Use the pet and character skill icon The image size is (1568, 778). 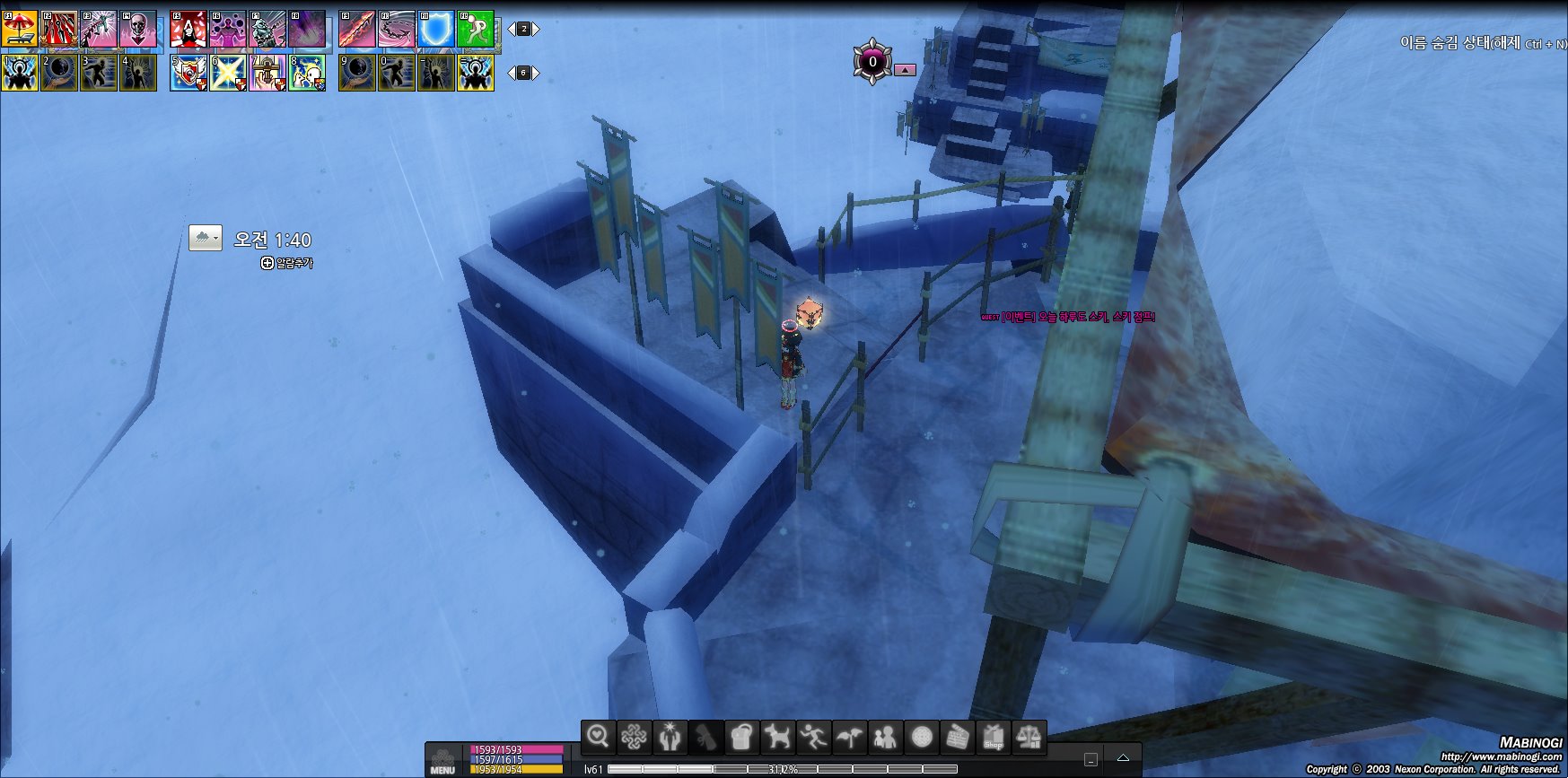[x=307, y=73]
